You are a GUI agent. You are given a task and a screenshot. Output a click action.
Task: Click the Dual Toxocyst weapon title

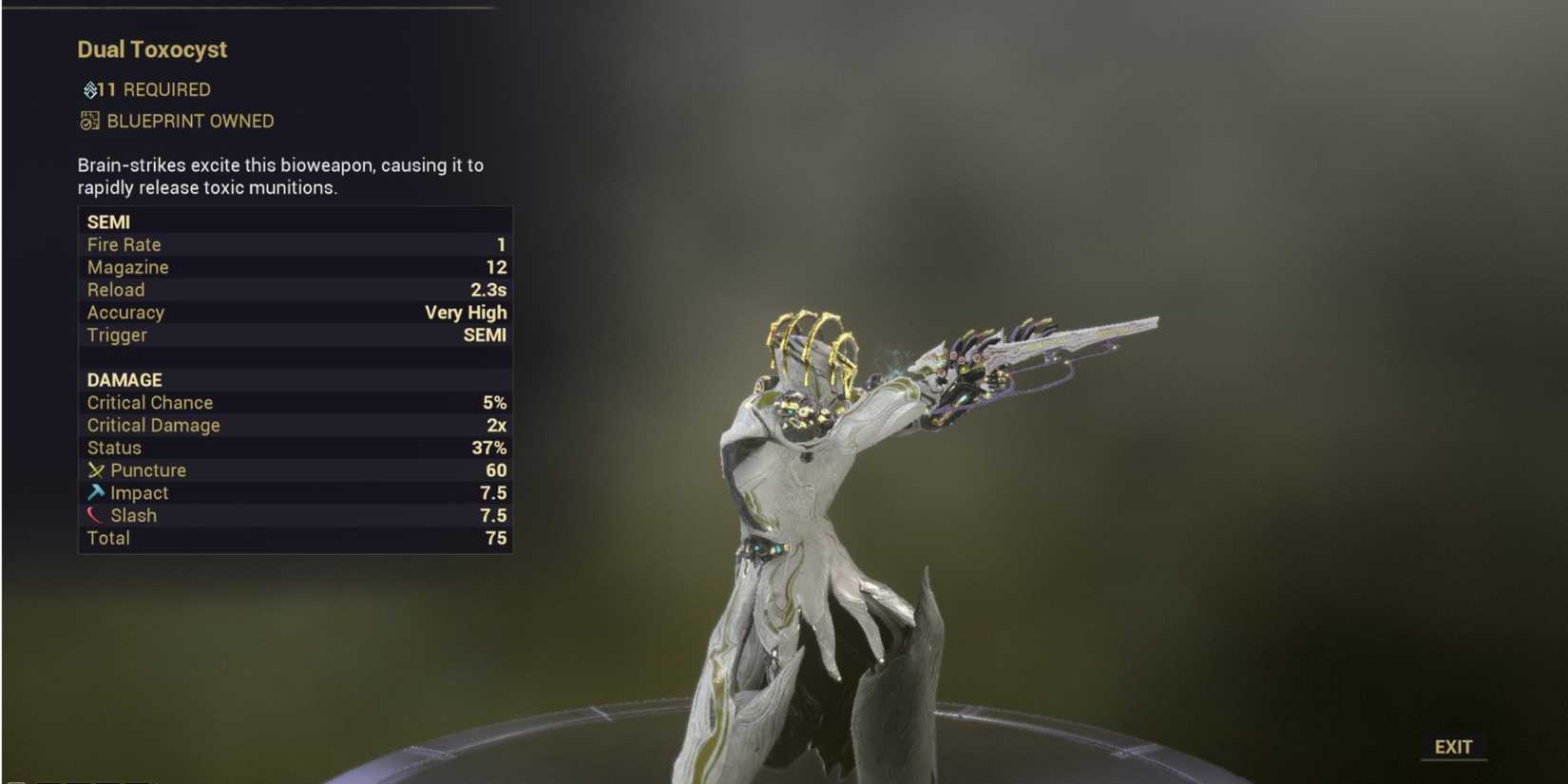tap(154, 49)
